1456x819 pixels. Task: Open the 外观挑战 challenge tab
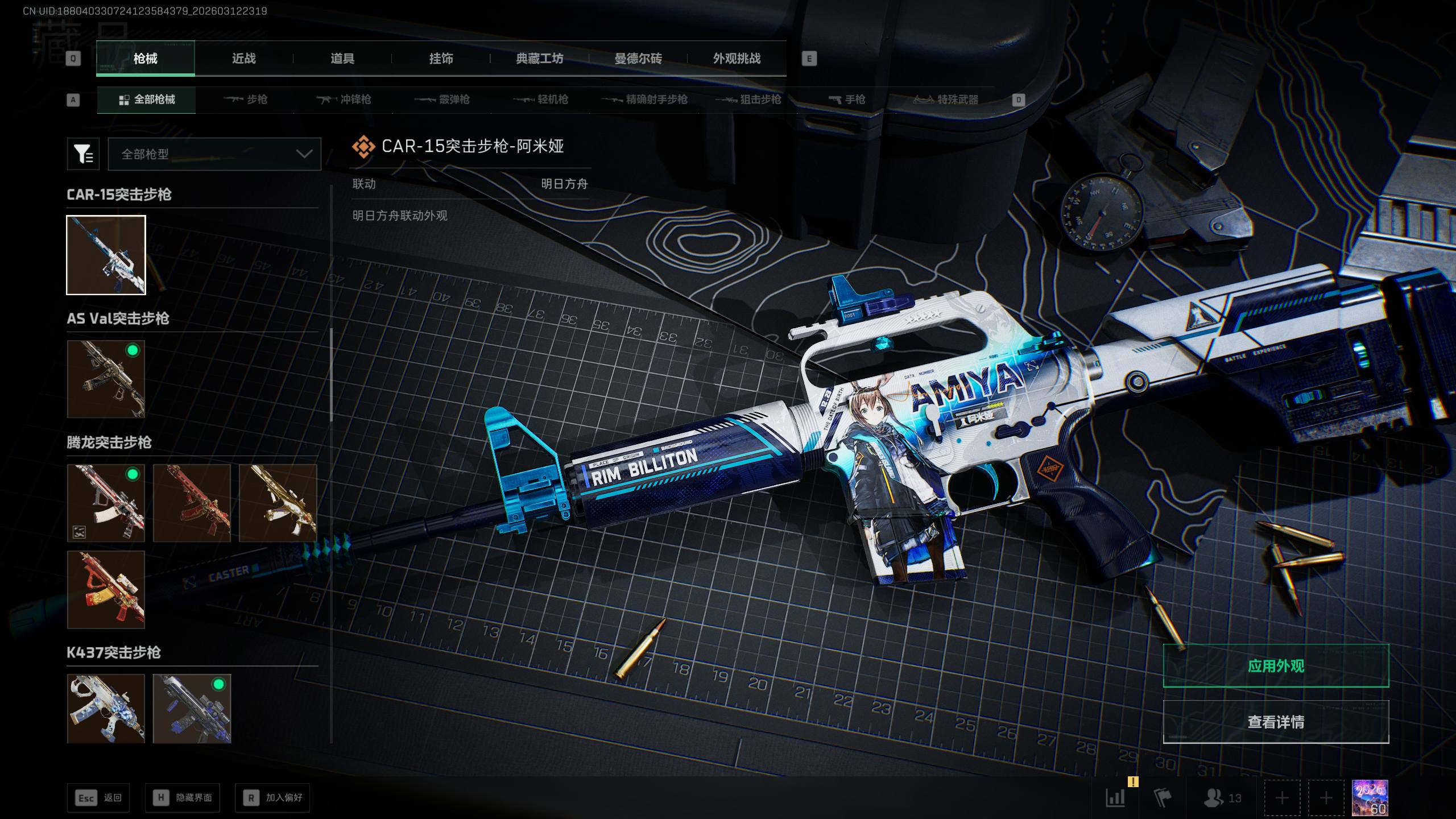737,59
